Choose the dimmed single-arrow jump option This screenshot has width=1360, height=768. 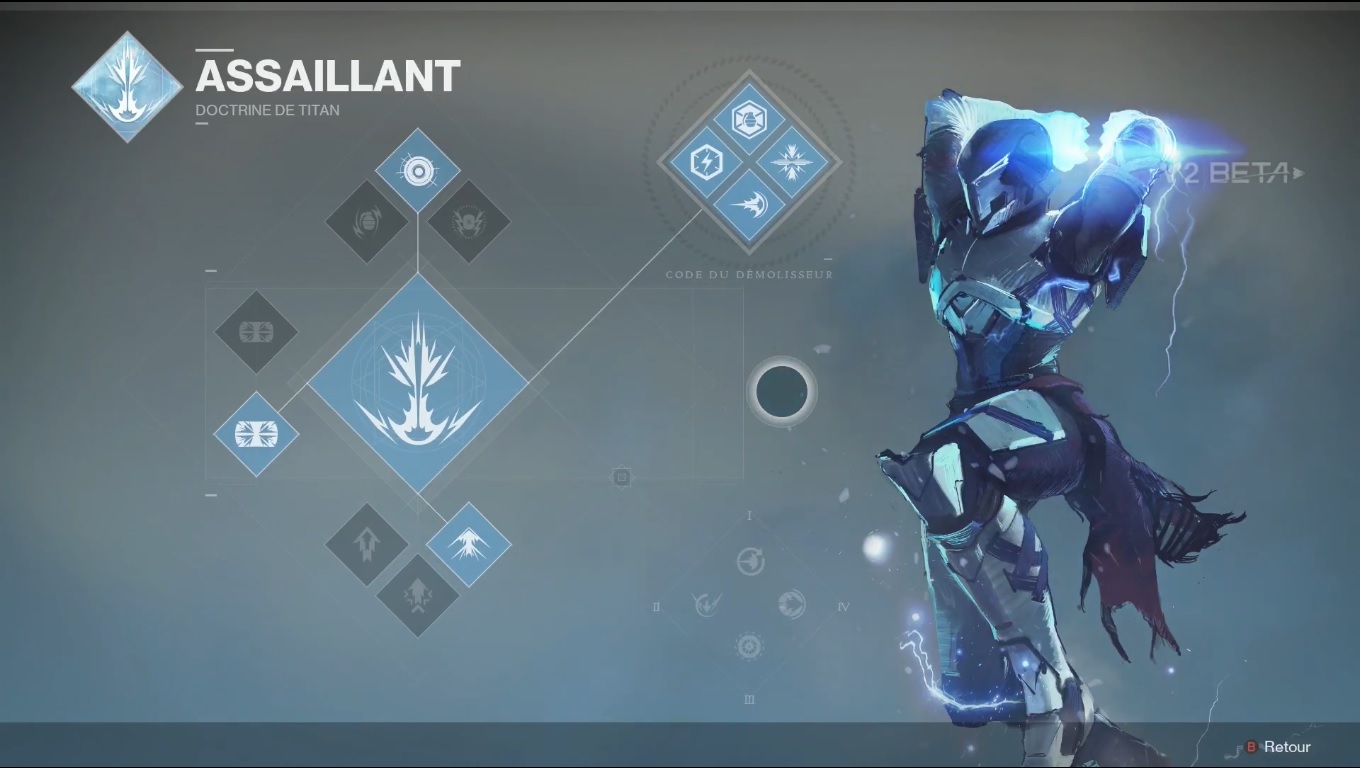(x=366, y=545)
